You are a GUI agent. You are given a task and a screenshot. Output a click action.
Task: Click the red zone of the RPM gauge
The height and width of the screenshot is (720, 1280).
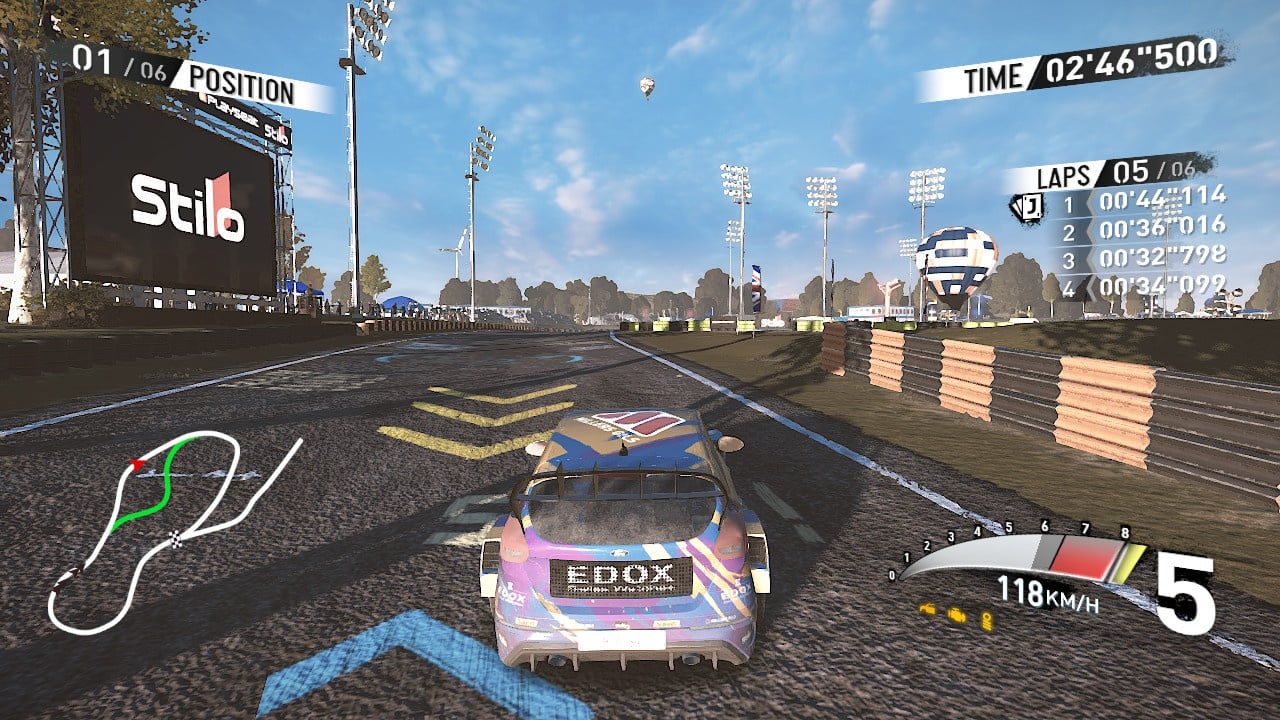[1087, 556]
